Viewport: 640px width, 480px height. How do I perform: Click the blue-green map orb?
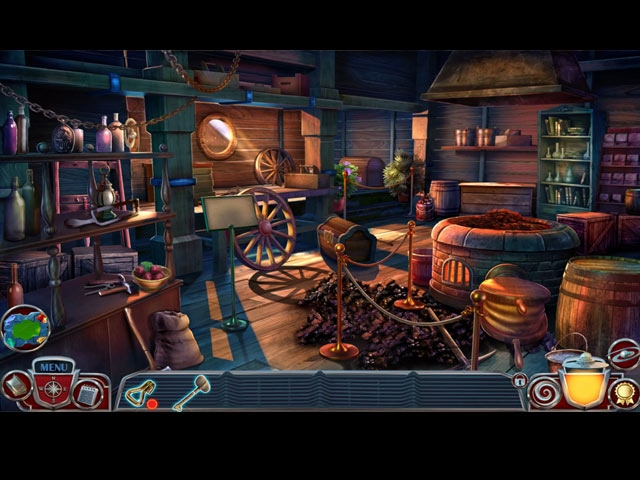coord(24,329)
